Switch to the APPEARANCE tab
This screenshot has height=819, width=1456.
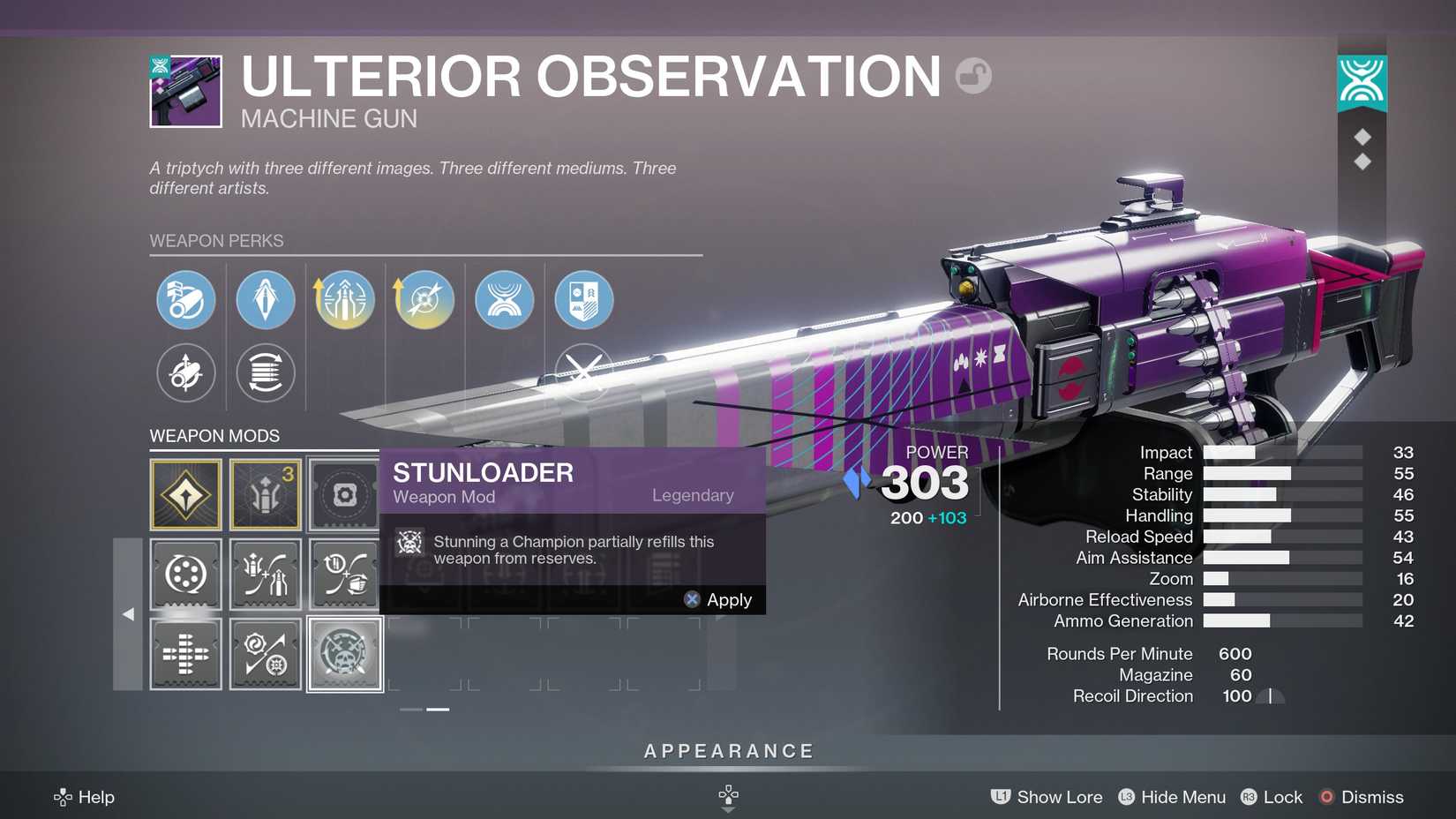[728, 751]
